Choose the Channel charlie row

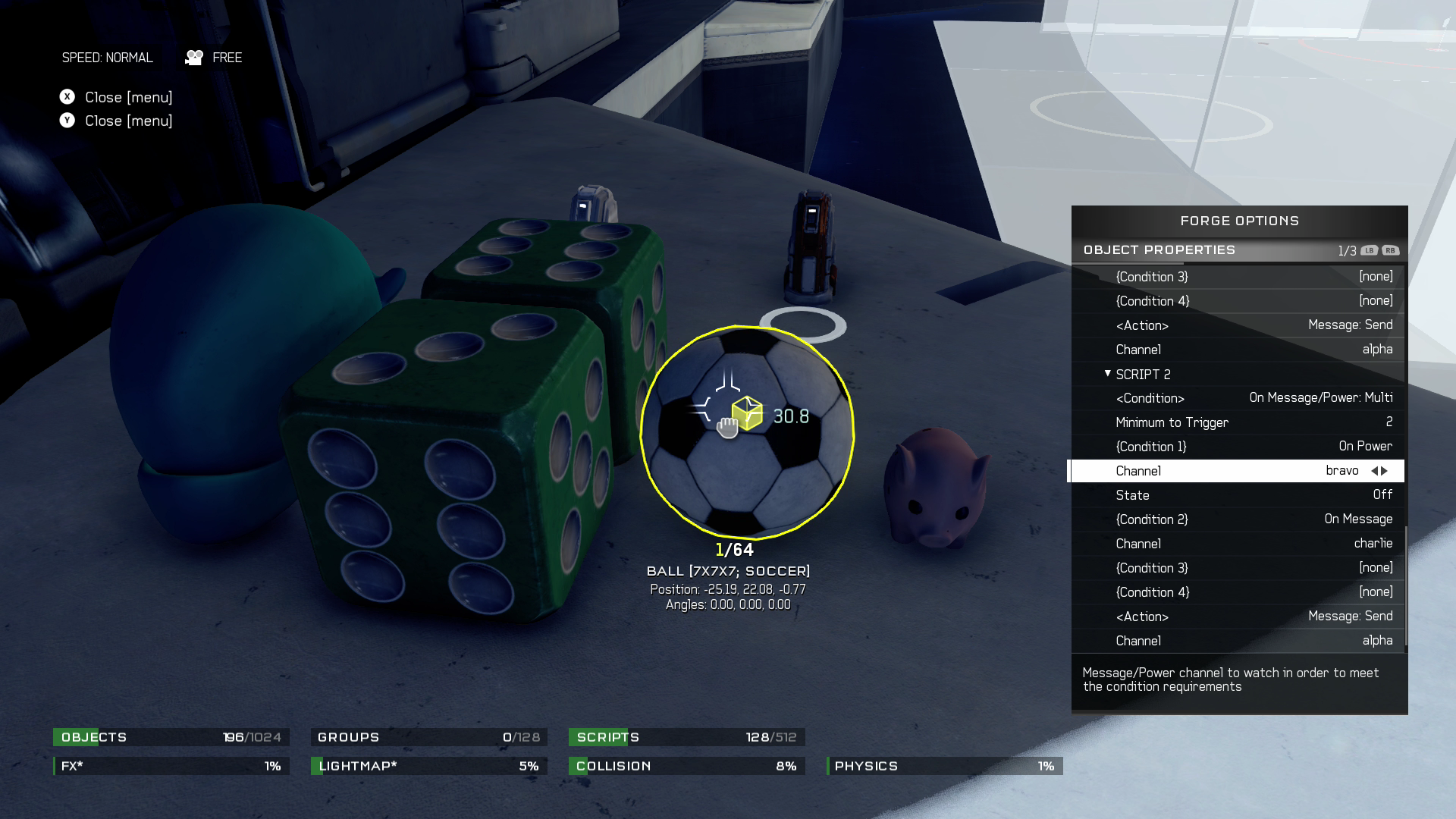[x=1238, y=544]
